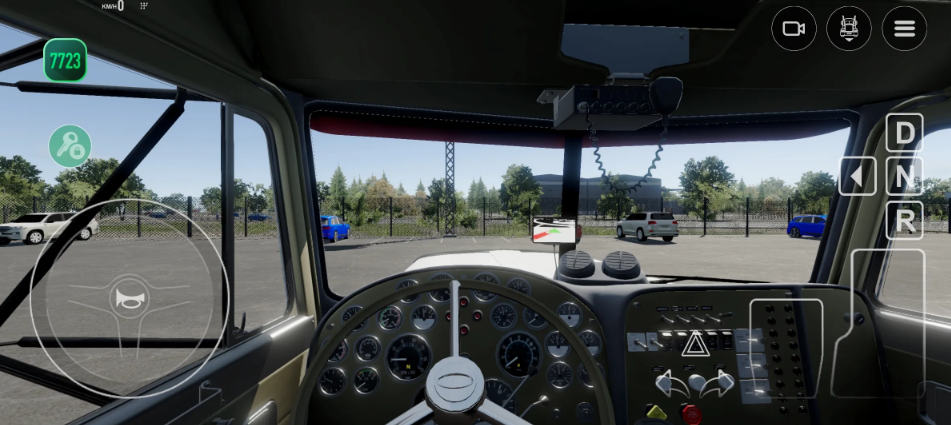951x425 pixels.
Task: Open the hamburger menu
Action: point(904,28)
